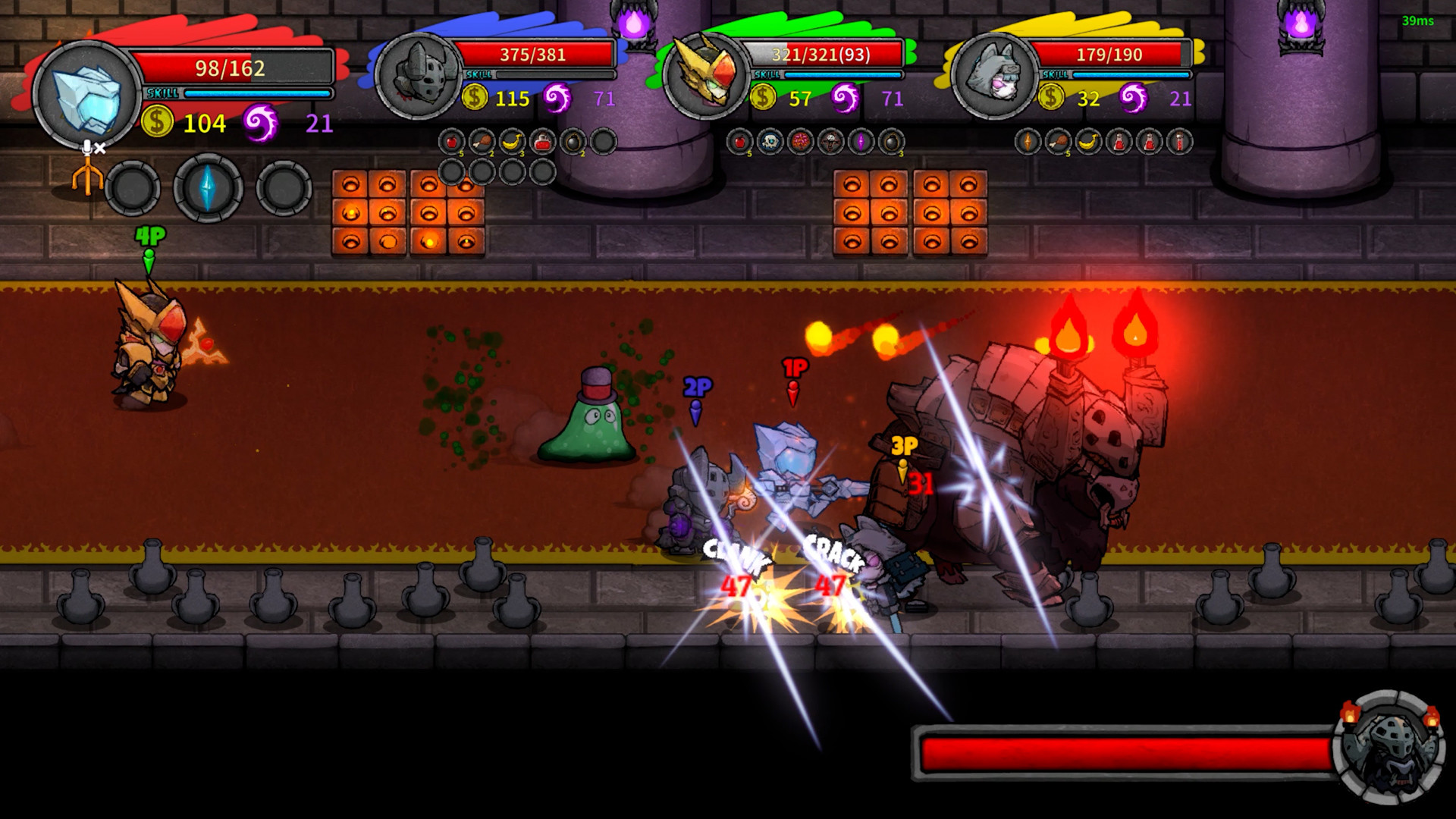Image resolution: width=1456 pixels, height=819 pixels.
Task: Click the voodoo doll item in Player 3's inventory
Action: 831,141
